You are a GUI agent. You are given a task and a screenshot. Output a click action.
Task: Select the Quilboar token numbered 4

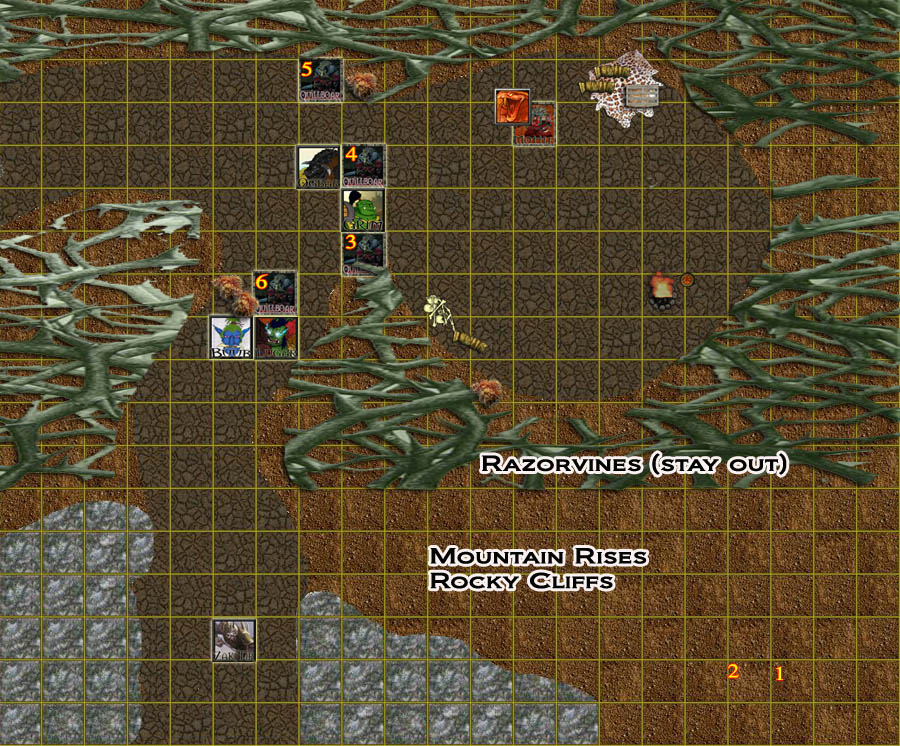tap(364, 166)
